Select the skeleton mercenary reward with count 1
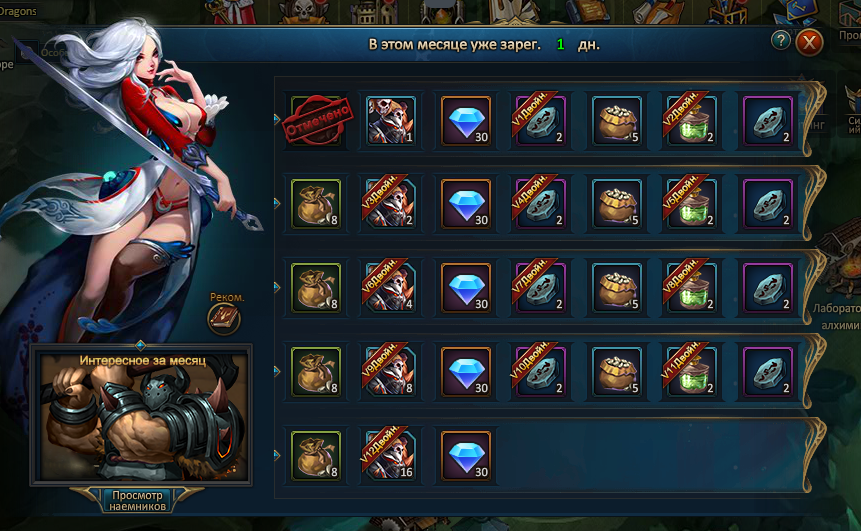 point(391,122)
